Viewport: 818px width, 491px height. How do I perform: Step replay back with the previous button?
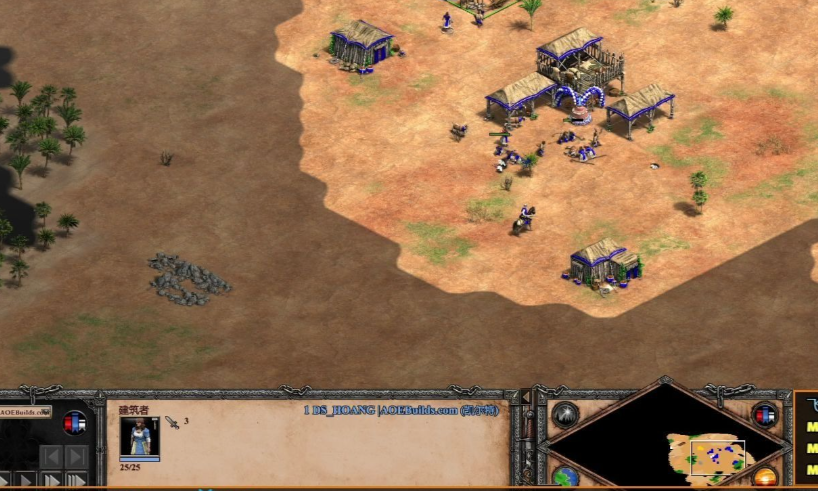[51, 457]
